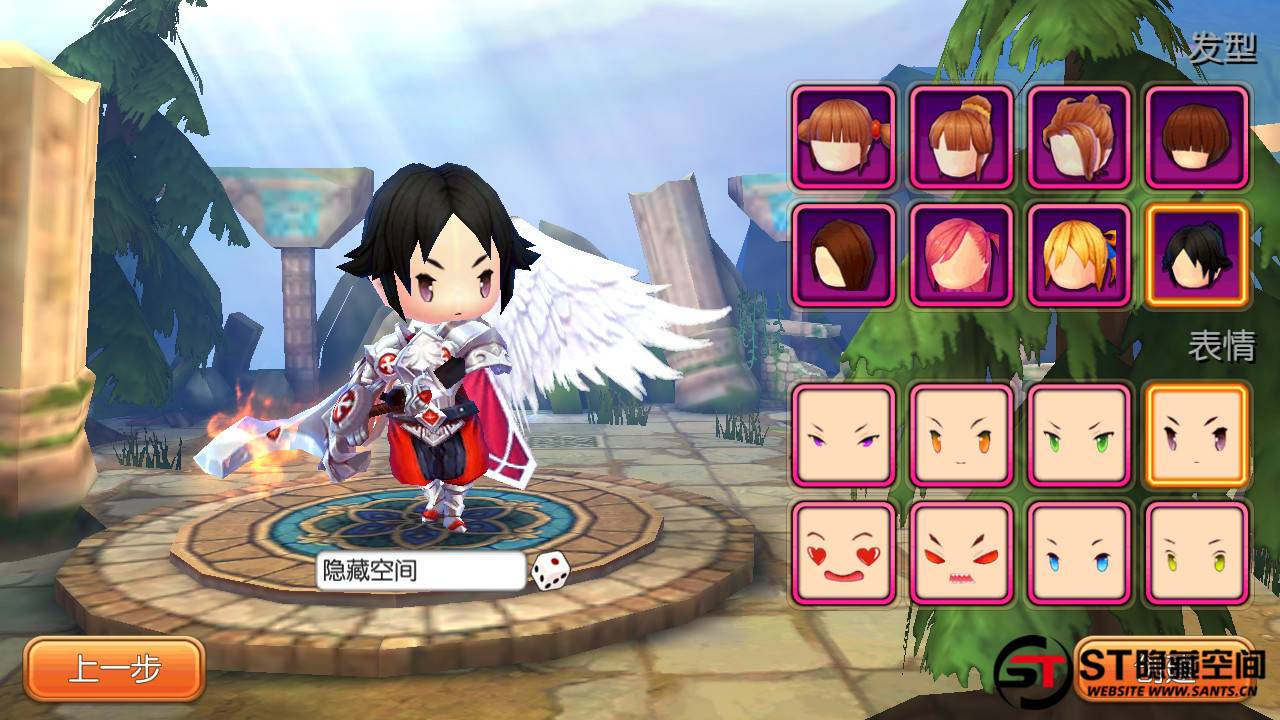Select the orange-eyed face expression

point(961,435)
